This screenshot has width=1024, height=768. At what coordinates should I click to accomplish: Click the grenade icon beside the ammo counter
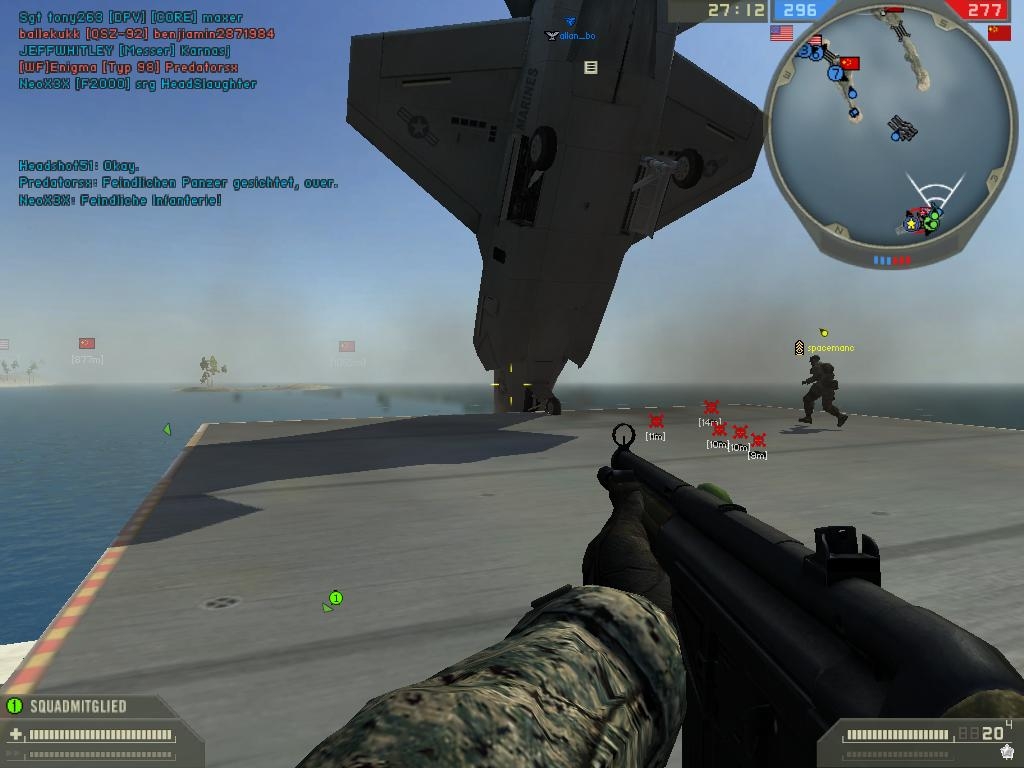[1008, 752]
